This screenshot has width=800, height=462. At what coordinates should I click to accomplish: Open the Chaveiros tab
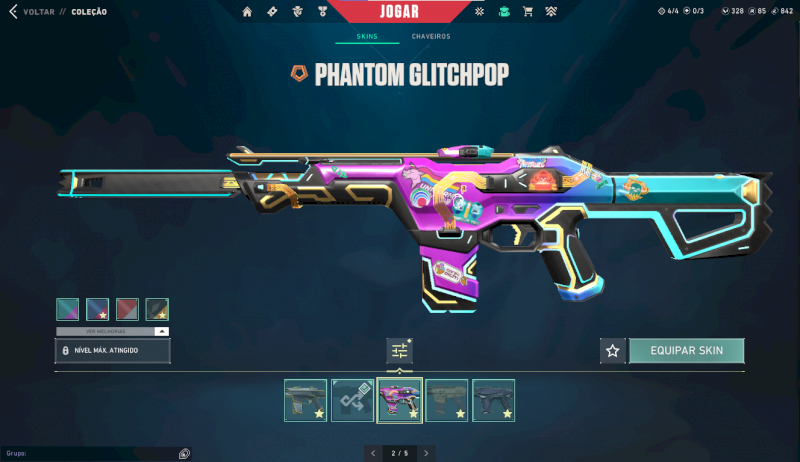[x=431, y=37]
